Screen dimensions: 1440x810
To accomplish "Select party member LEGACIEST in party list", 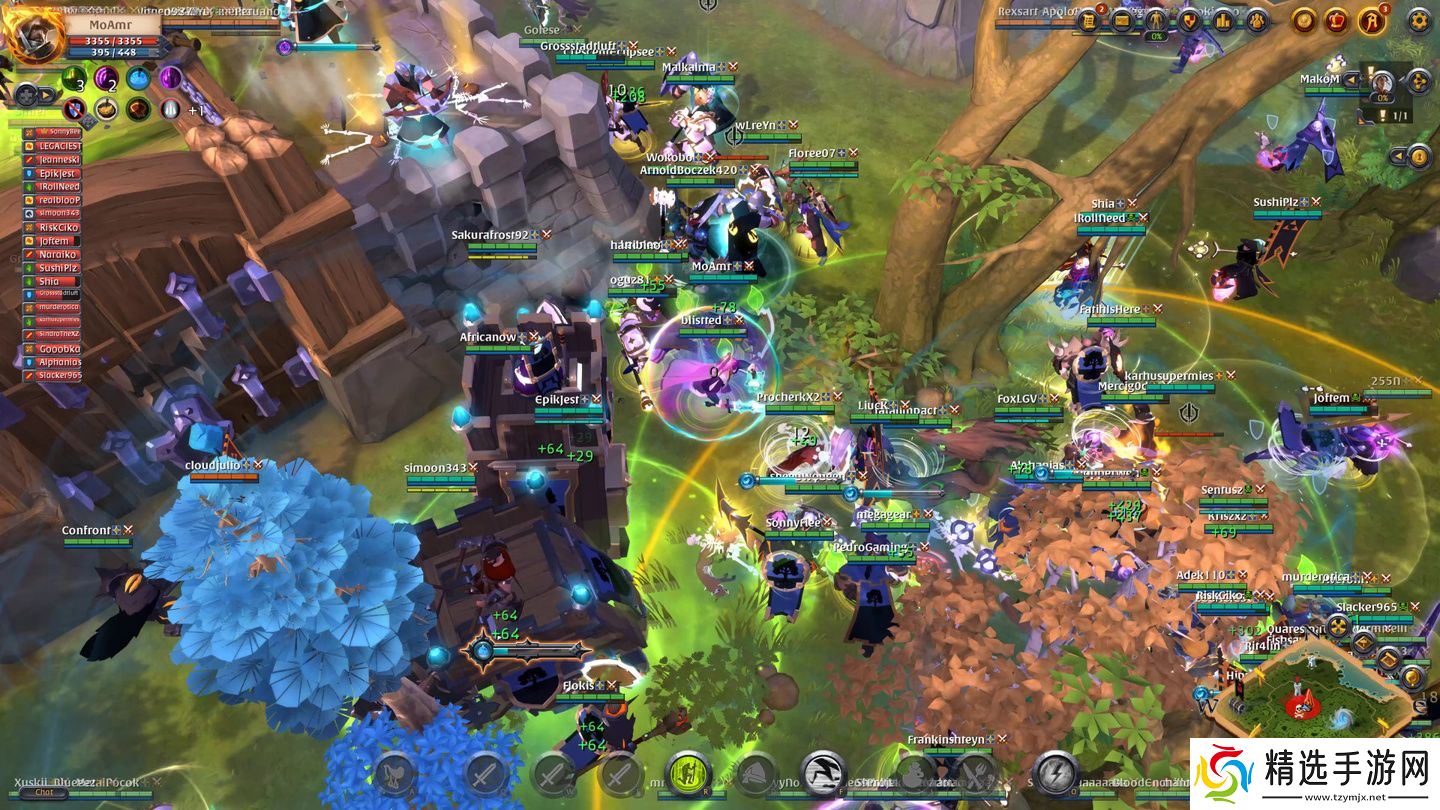I will [58, 146].
